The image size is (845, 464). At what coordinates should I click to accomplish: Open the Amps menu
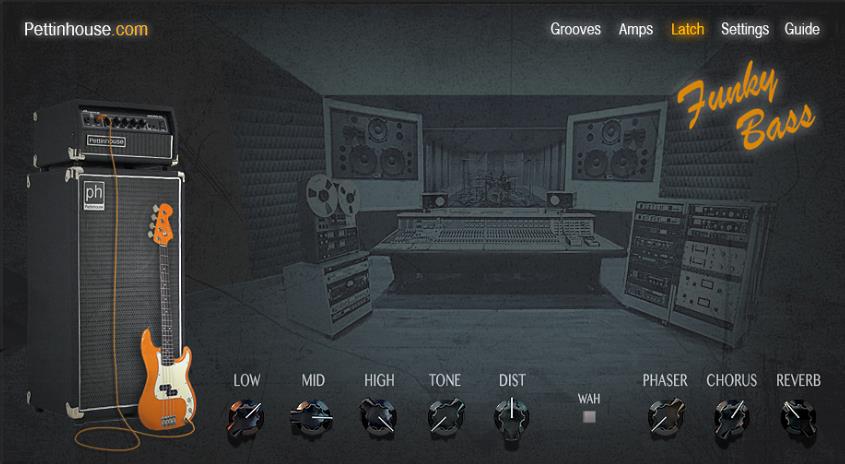coord(636,29)
